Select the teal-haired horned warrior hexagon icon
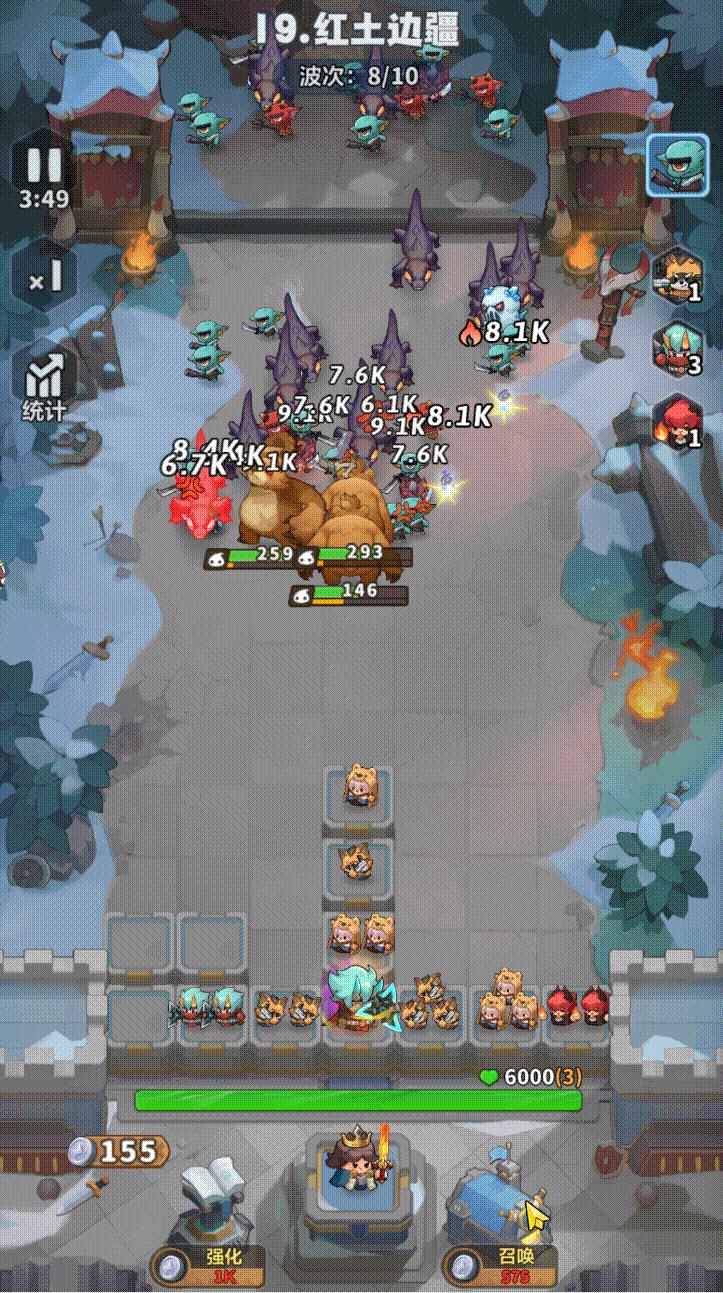 [x=676, y=348]
